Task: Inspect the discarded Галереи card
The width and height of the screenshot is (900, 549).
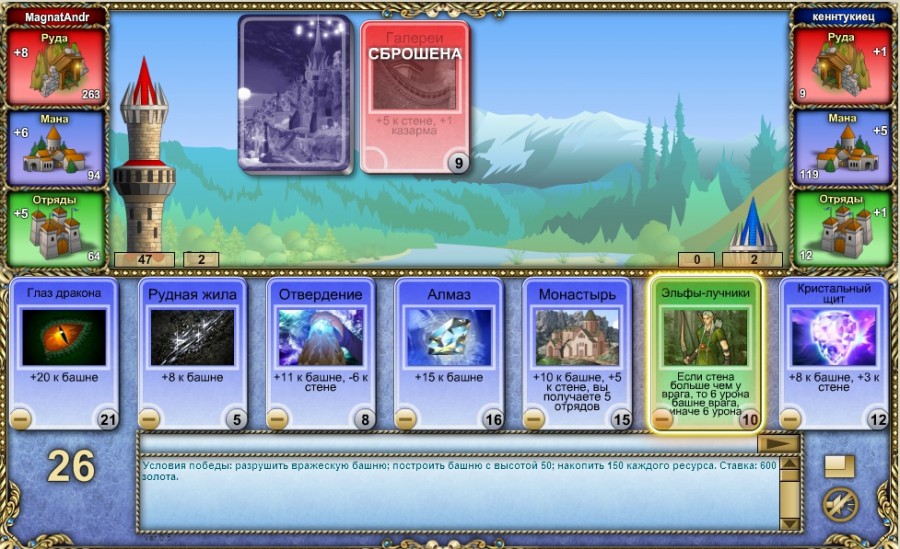Action: [x=414, y=97]
